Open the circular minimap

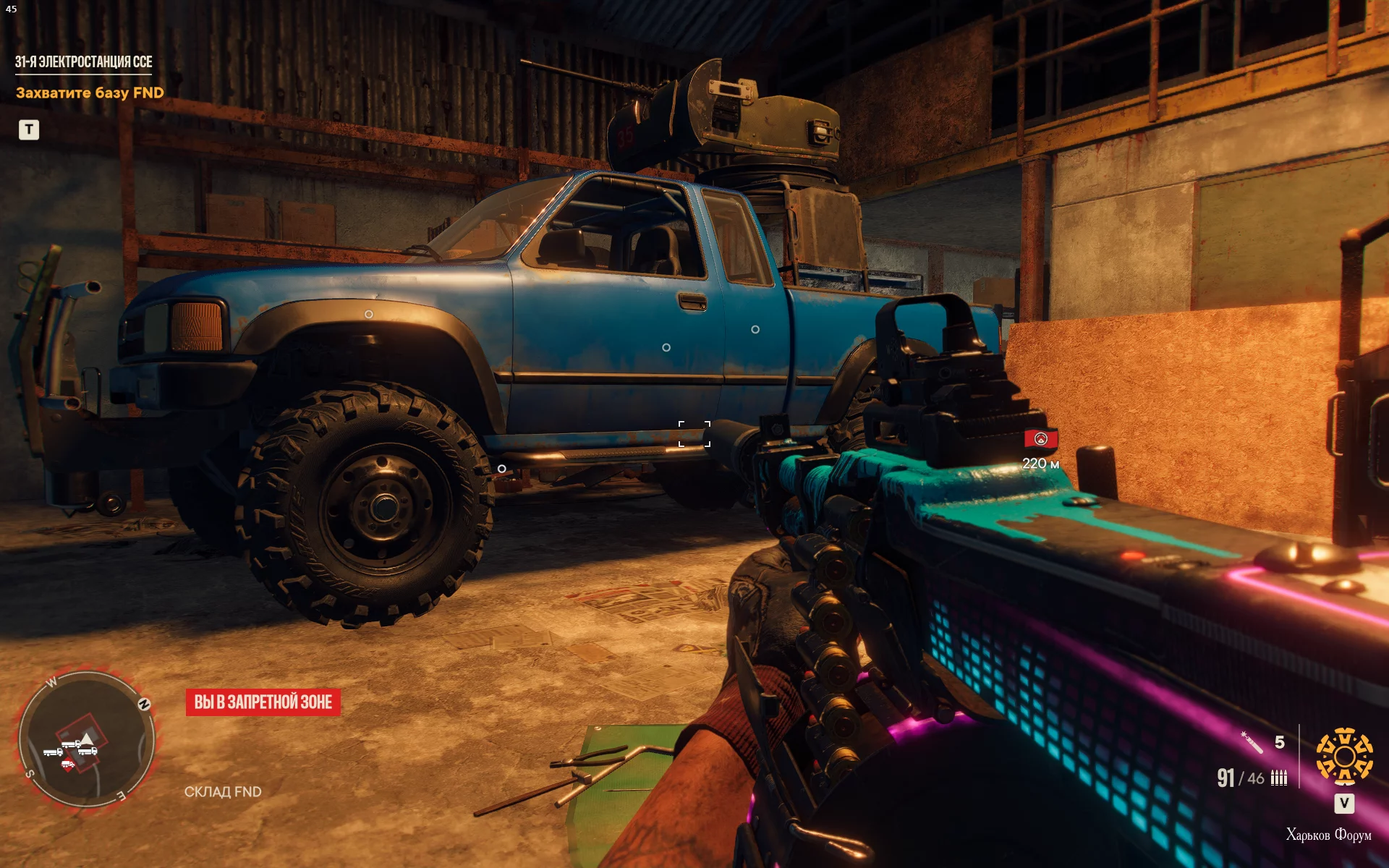click(x=87, y=739)
